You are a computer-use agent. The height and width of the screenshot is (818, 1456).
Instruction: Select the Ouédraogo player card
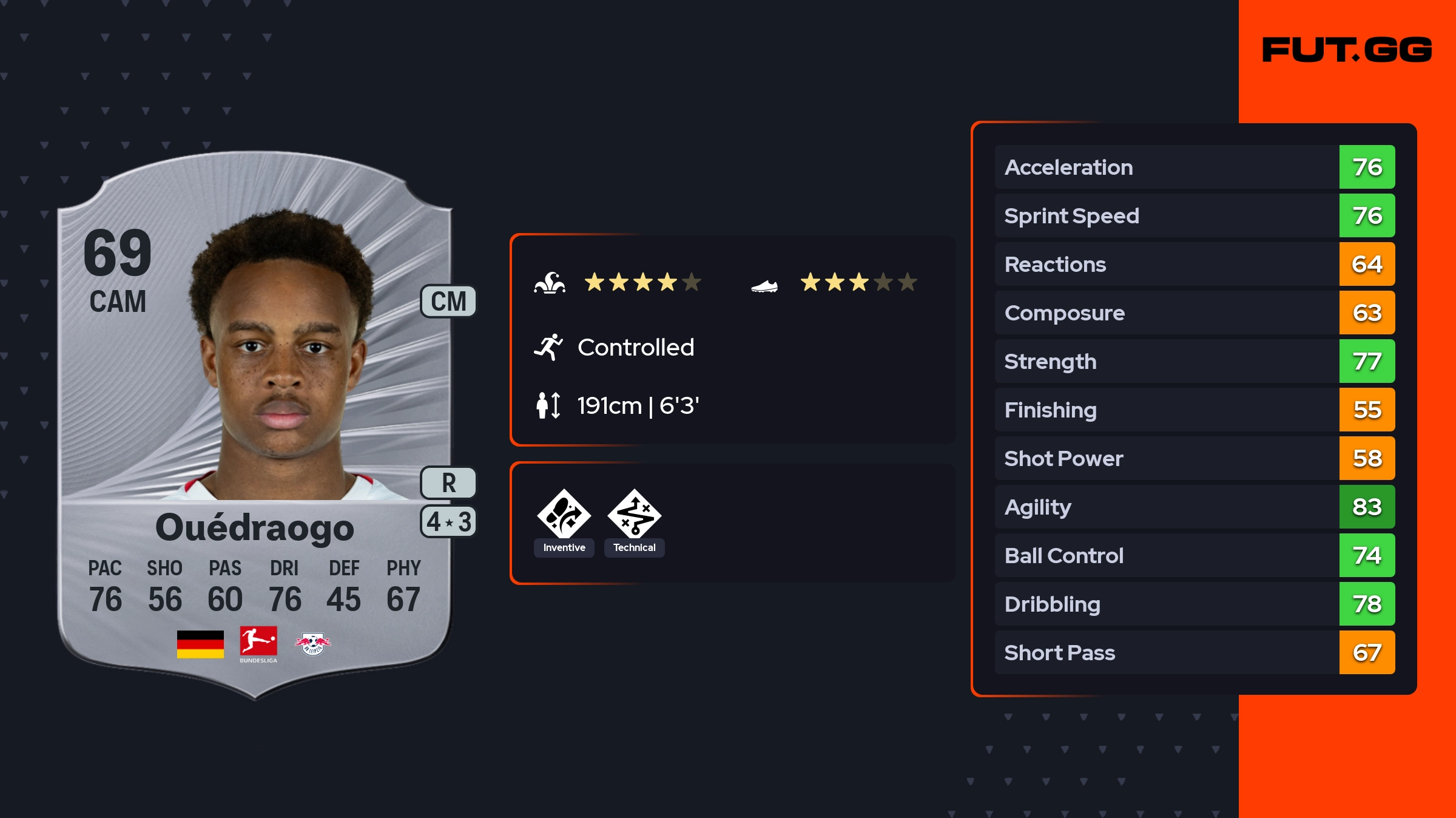pos(255,425)
